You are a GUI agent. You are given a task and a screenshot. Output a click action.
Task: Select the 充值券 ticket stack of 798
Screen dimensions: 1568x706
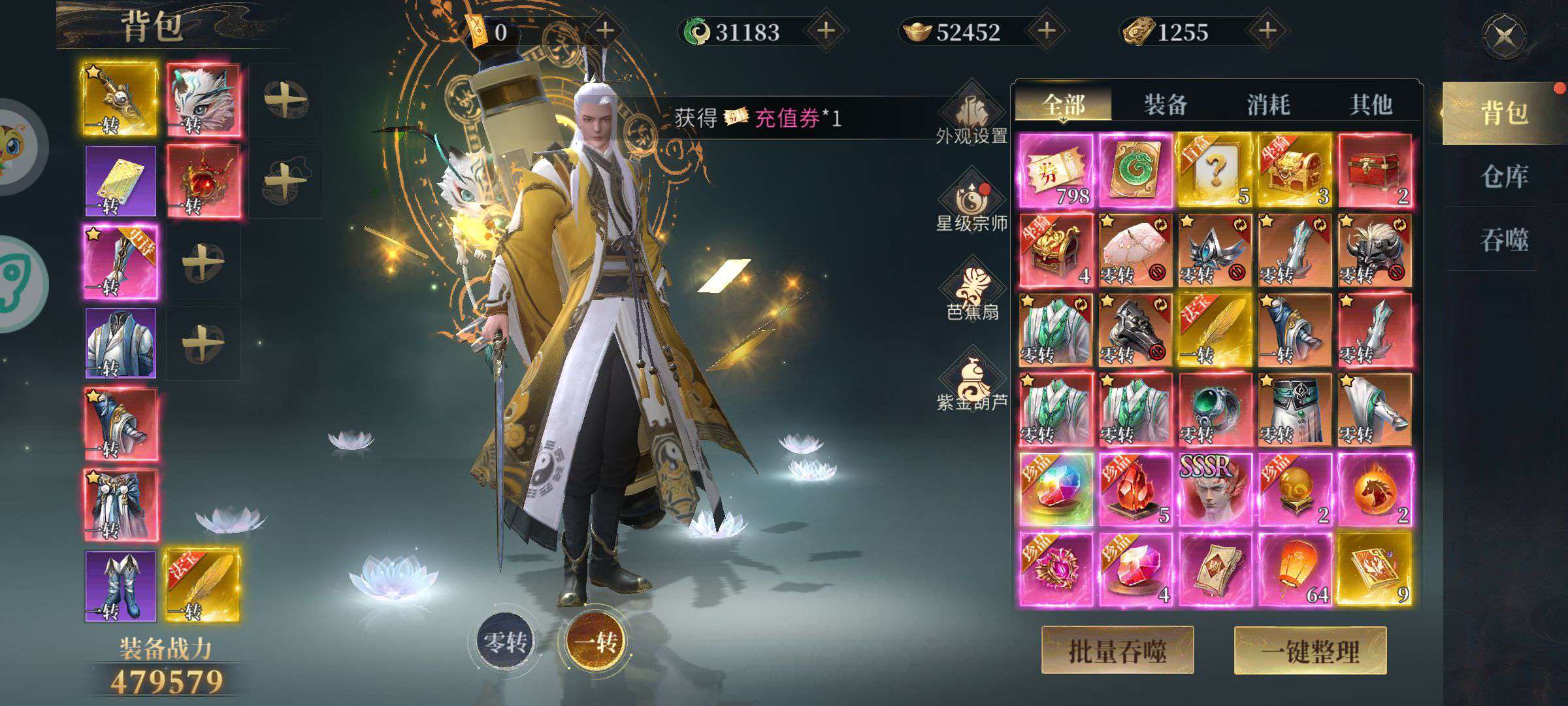pyautogui.click(x=1056, y=170)
